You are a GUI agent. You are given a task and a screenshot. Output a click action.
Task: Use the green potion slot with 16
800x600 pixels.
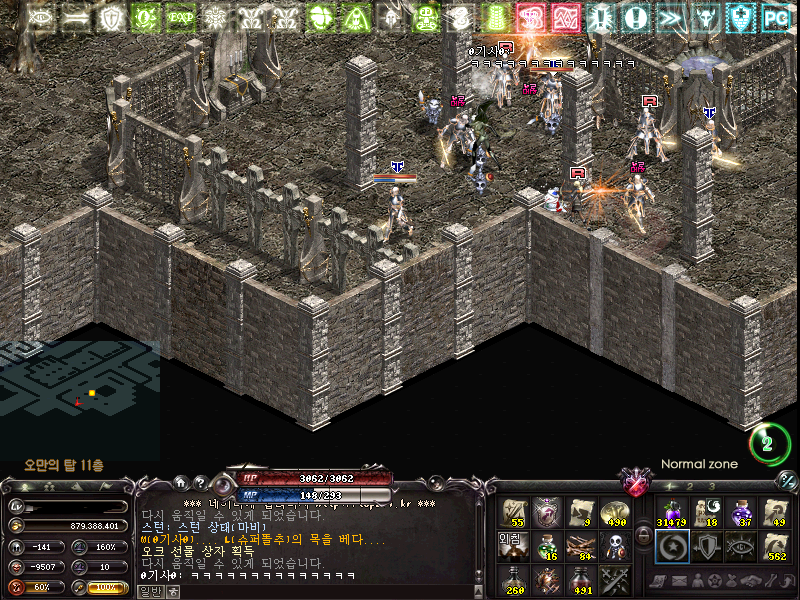[547, 546]
